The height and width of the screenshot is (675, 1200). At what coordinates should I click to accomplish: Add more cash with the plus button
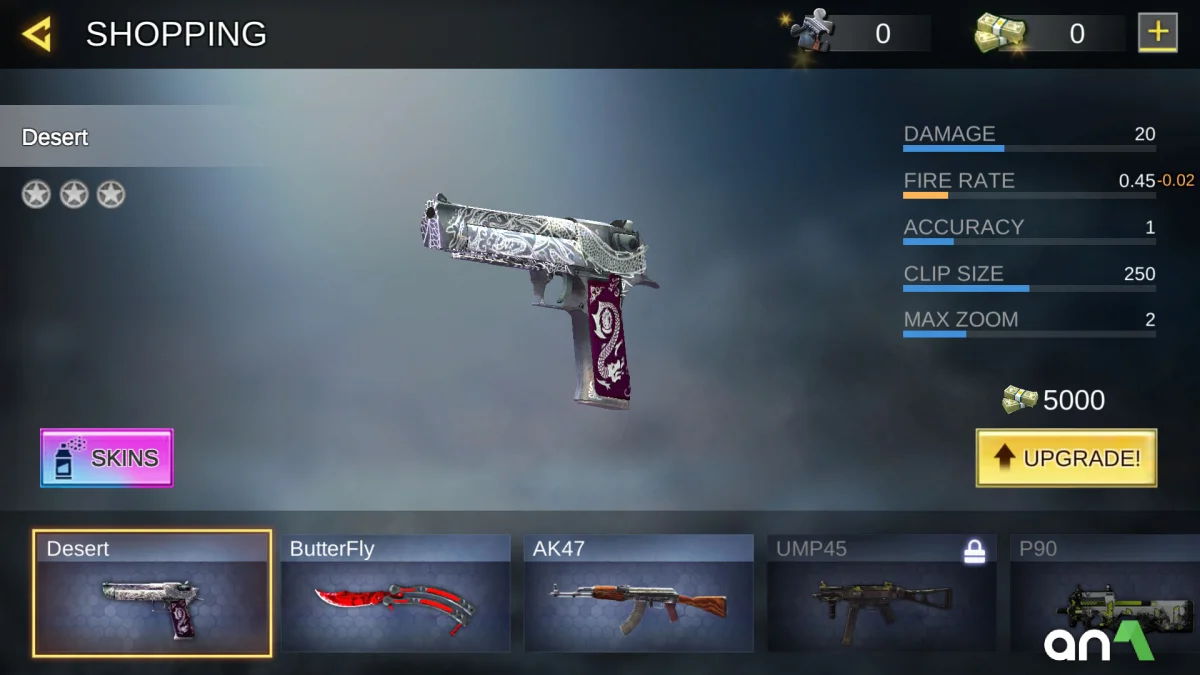click(x=1157, y=33)
